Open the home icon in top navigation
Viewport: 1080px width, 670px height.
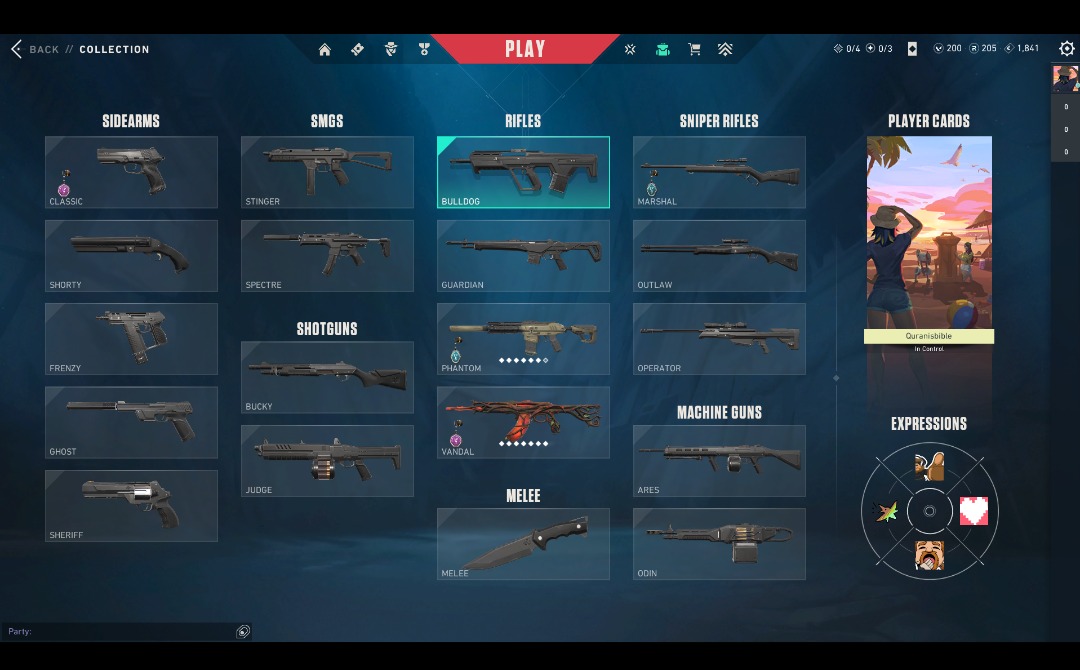tap(324, 49)
